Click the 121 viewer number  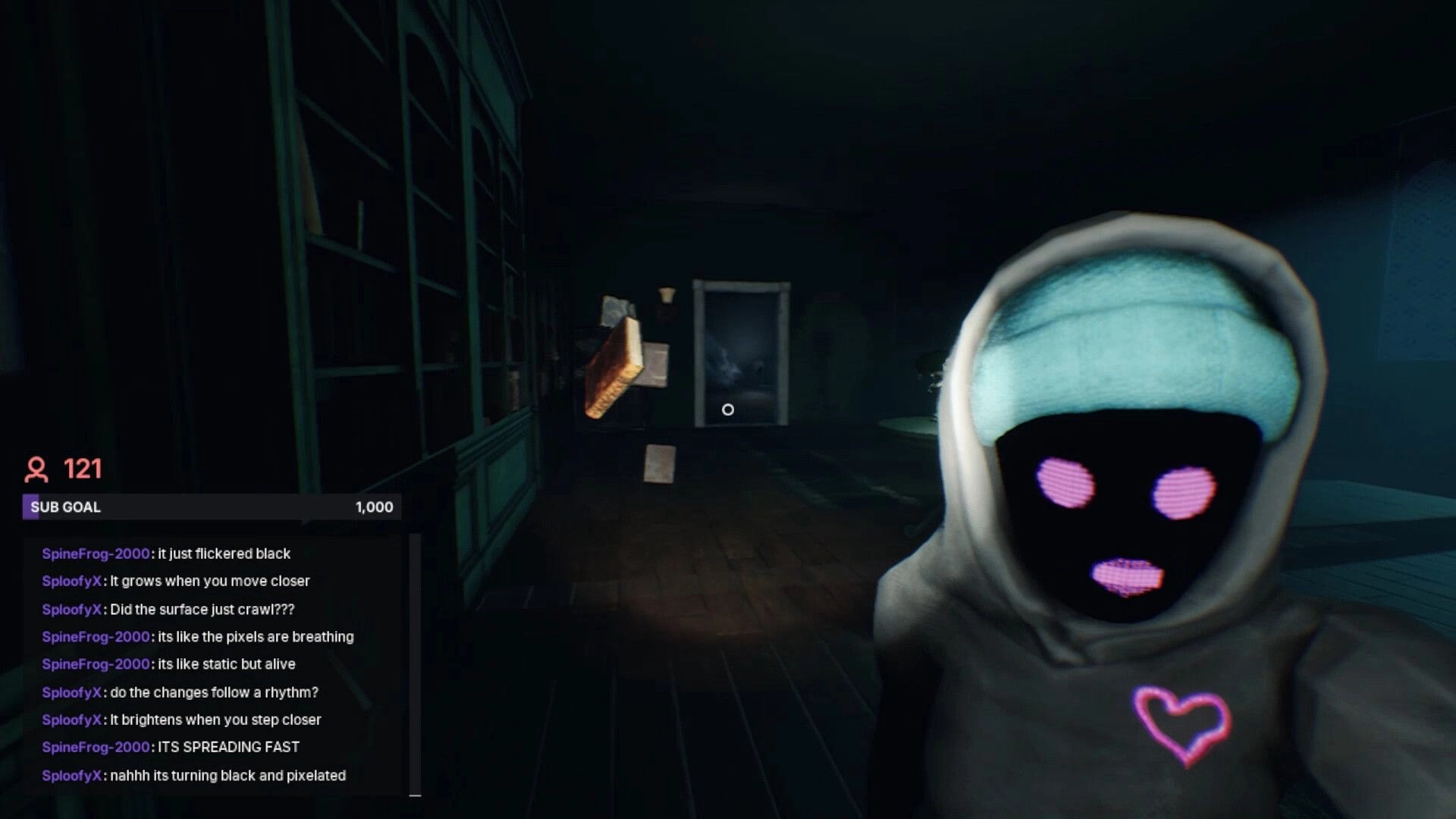[83, 469]
